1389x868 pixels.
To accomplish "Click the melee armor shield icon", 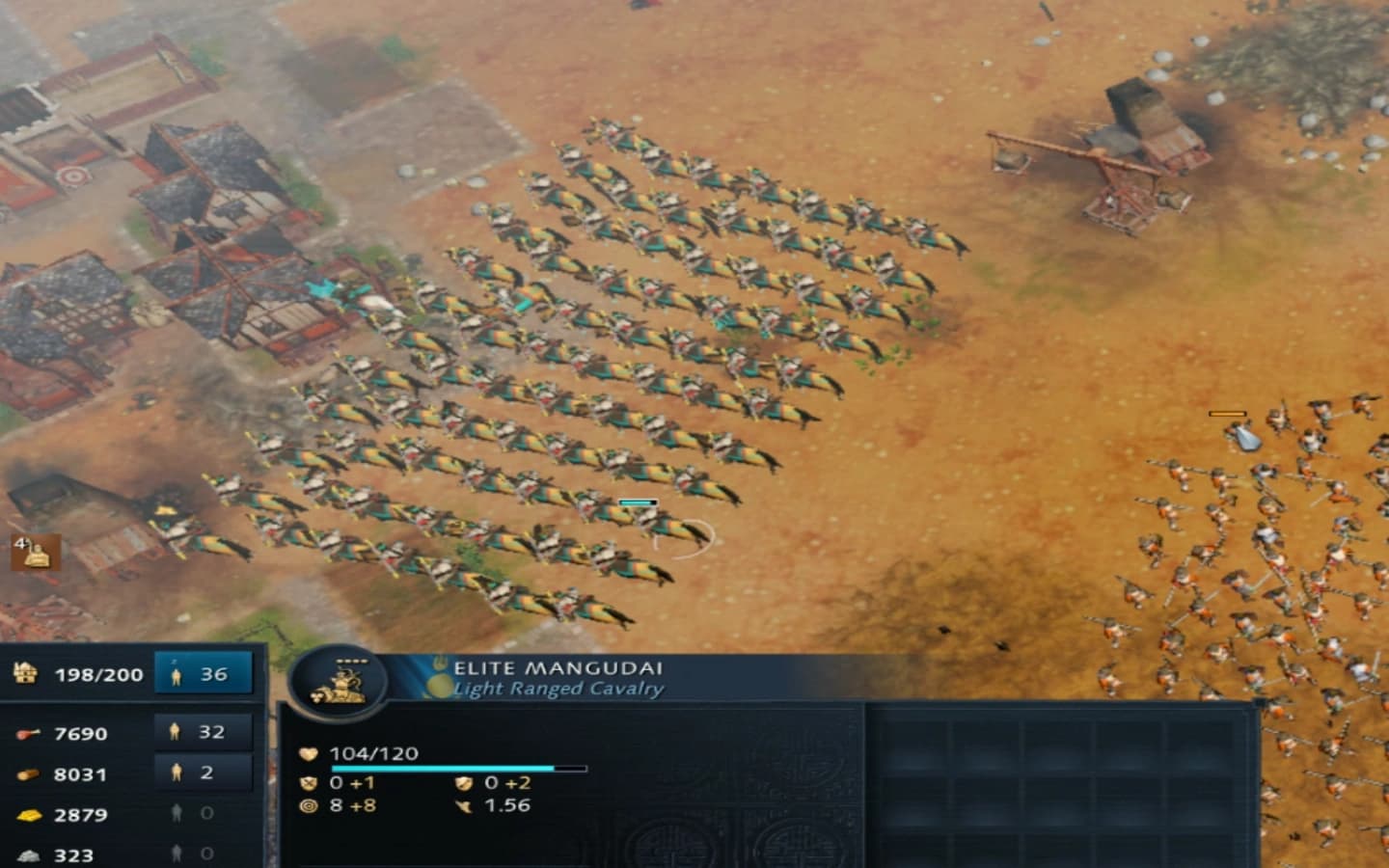I will pos(310,783).
